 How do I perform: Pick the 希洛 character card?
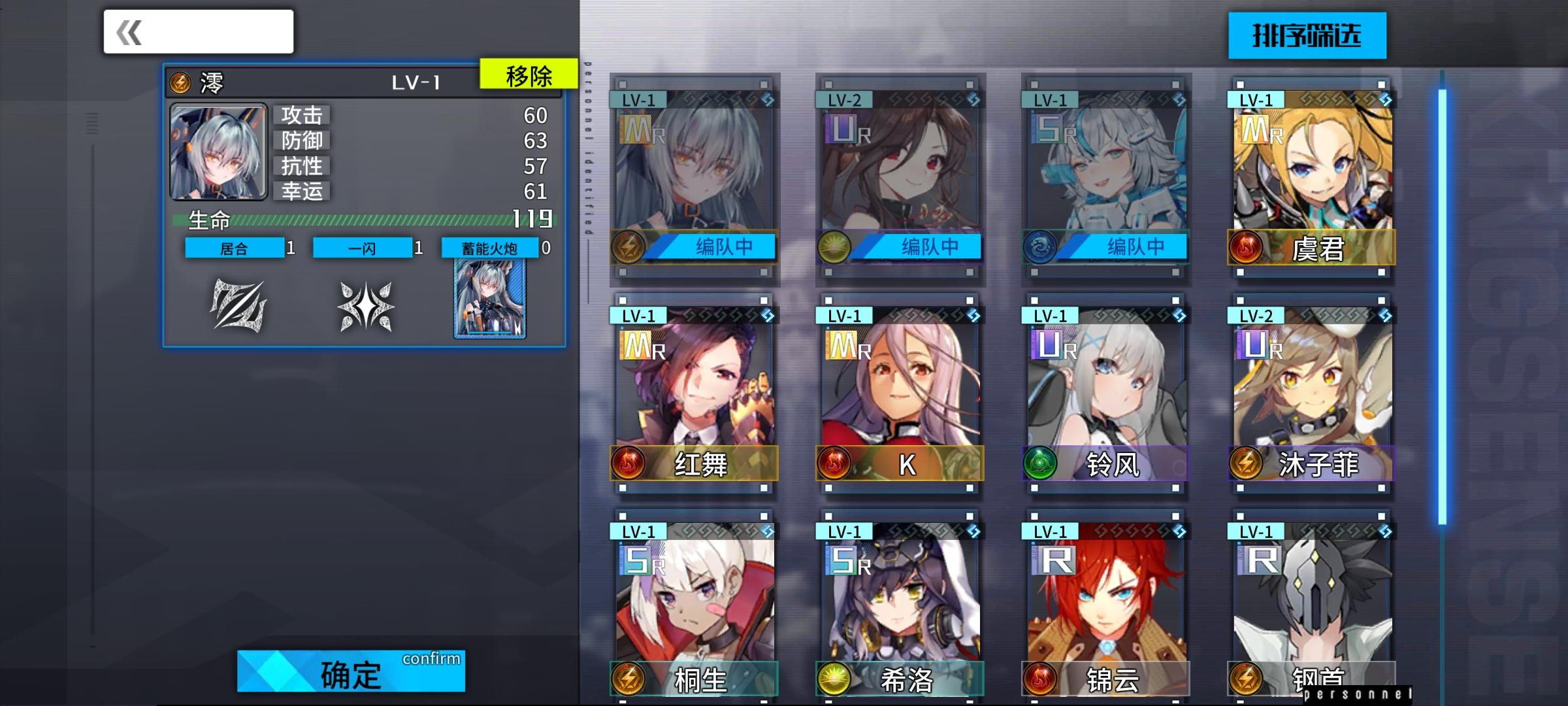tap(900, 608)
